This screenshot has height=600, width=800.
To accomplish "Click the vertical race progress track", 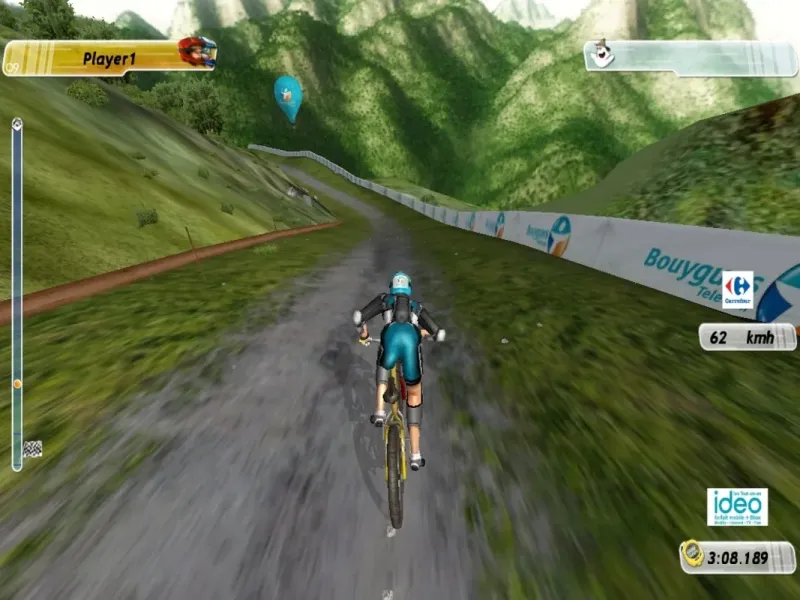I will click(x=17, y=290).
